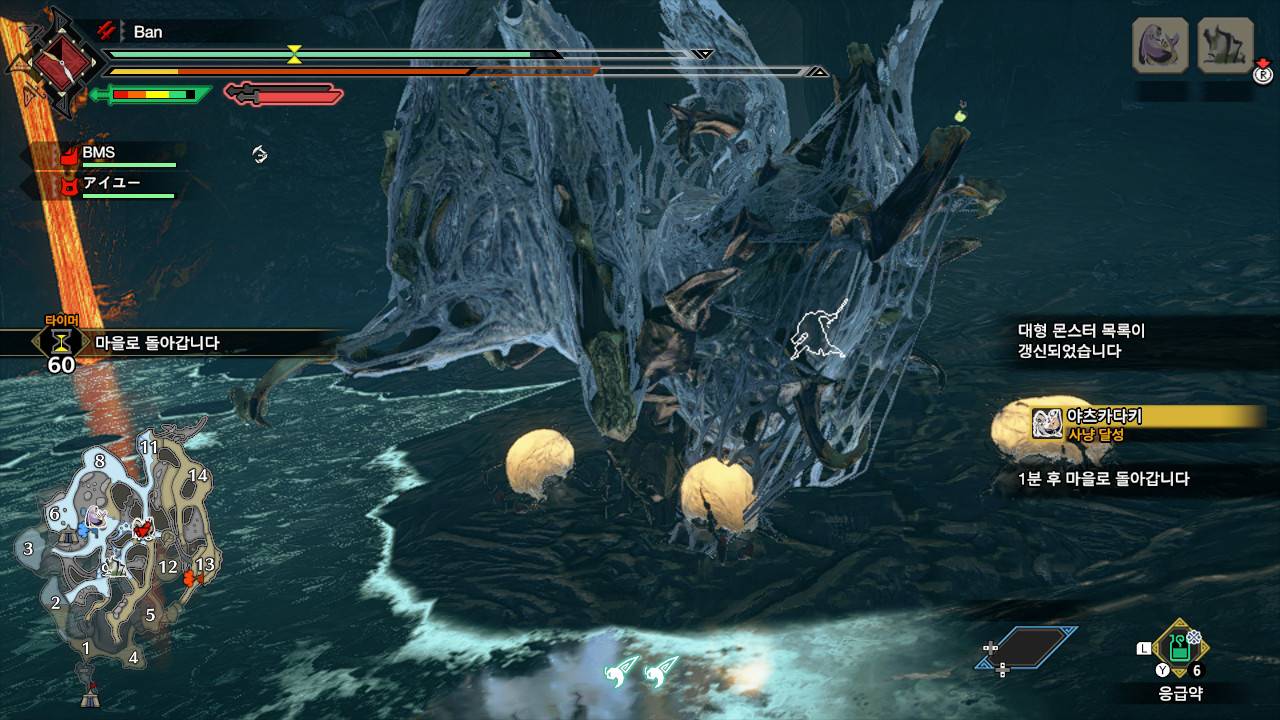Select party member BMS
The width and height of the screenshot is (1280, 720).
(x=98, y=153)
